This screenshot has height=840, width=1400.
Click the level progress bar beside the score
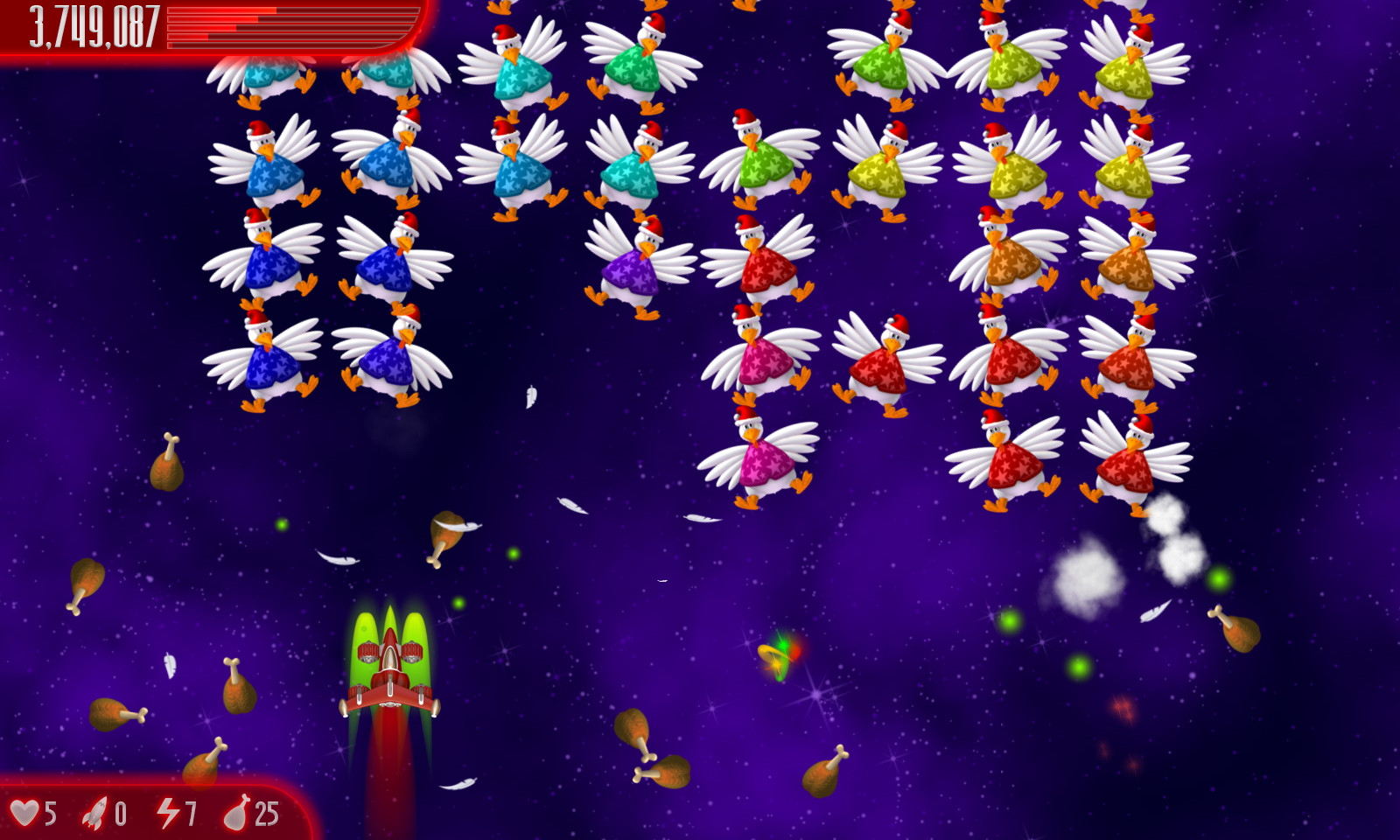click(x=280, y=26)
